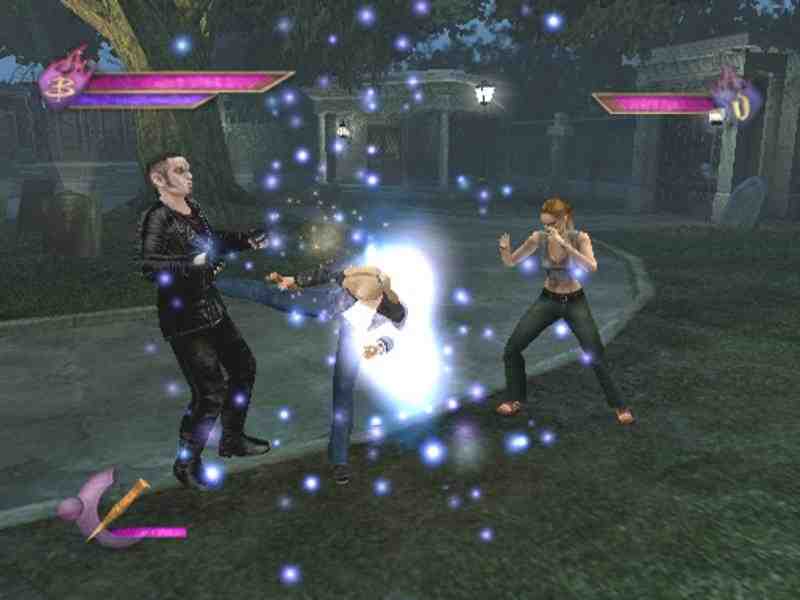Click the enemy emblem beside the right bar

(x=738, y=99)
